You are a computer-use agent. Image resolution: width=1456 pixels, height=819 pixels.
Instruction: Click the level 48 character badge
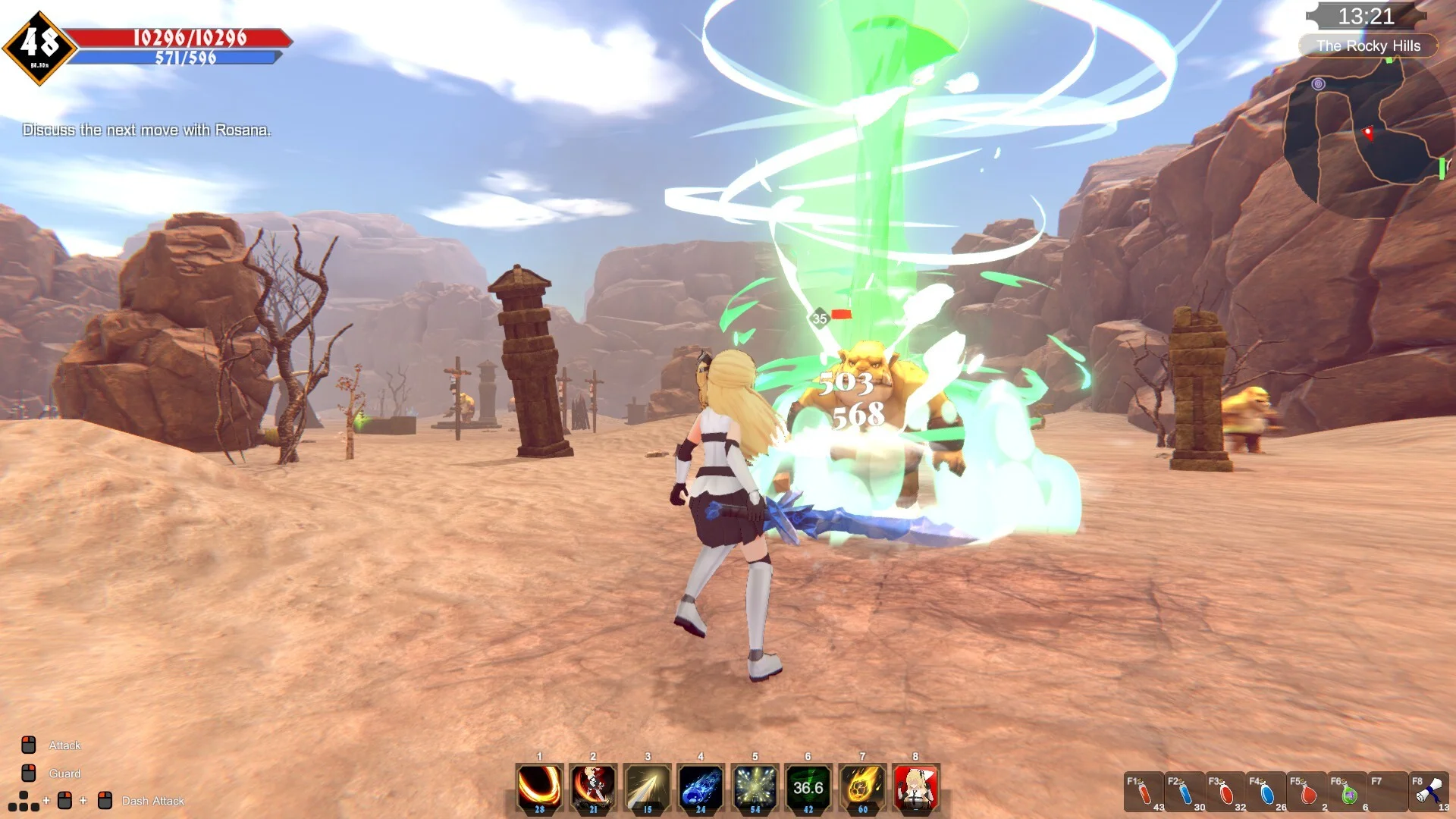(x=39, y=47)
